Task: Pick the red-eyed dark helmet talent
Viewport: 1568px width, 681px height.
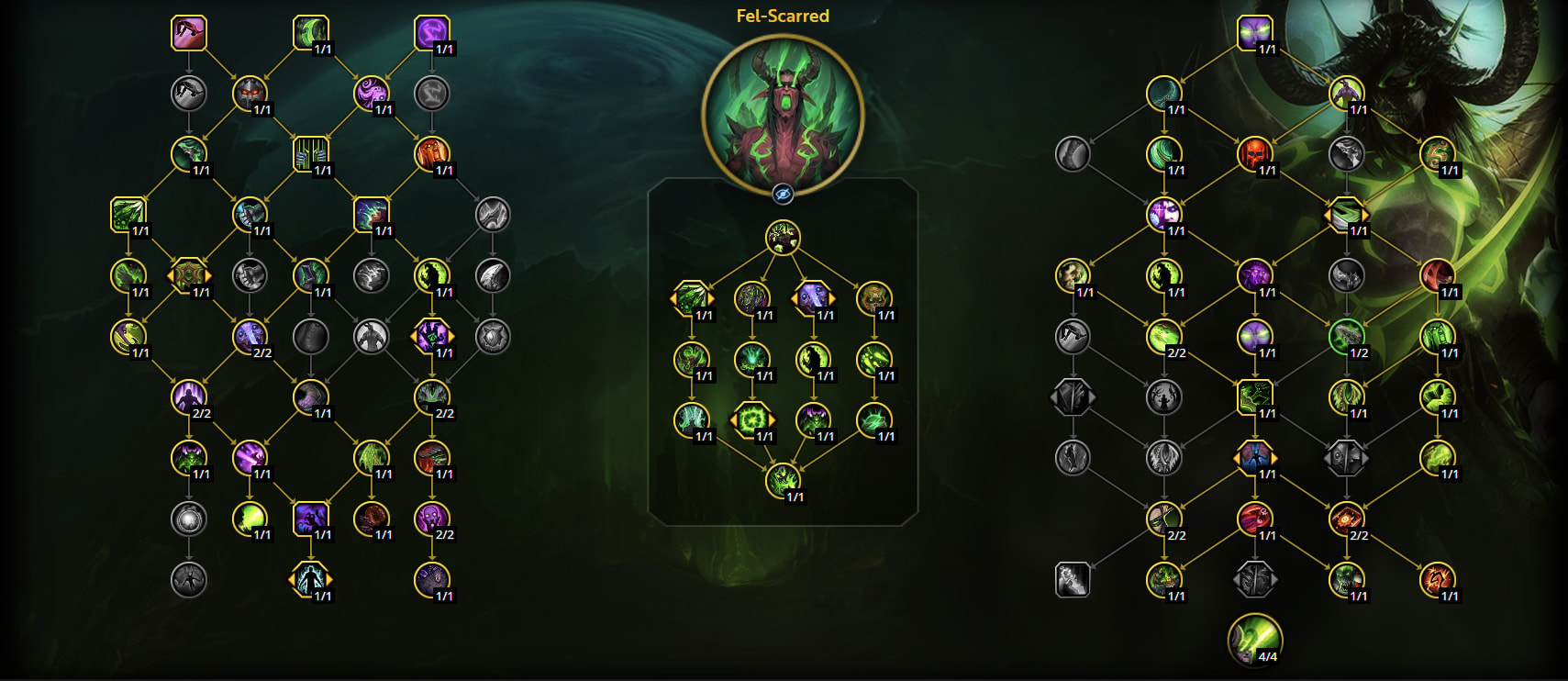Action: (250, 94)
